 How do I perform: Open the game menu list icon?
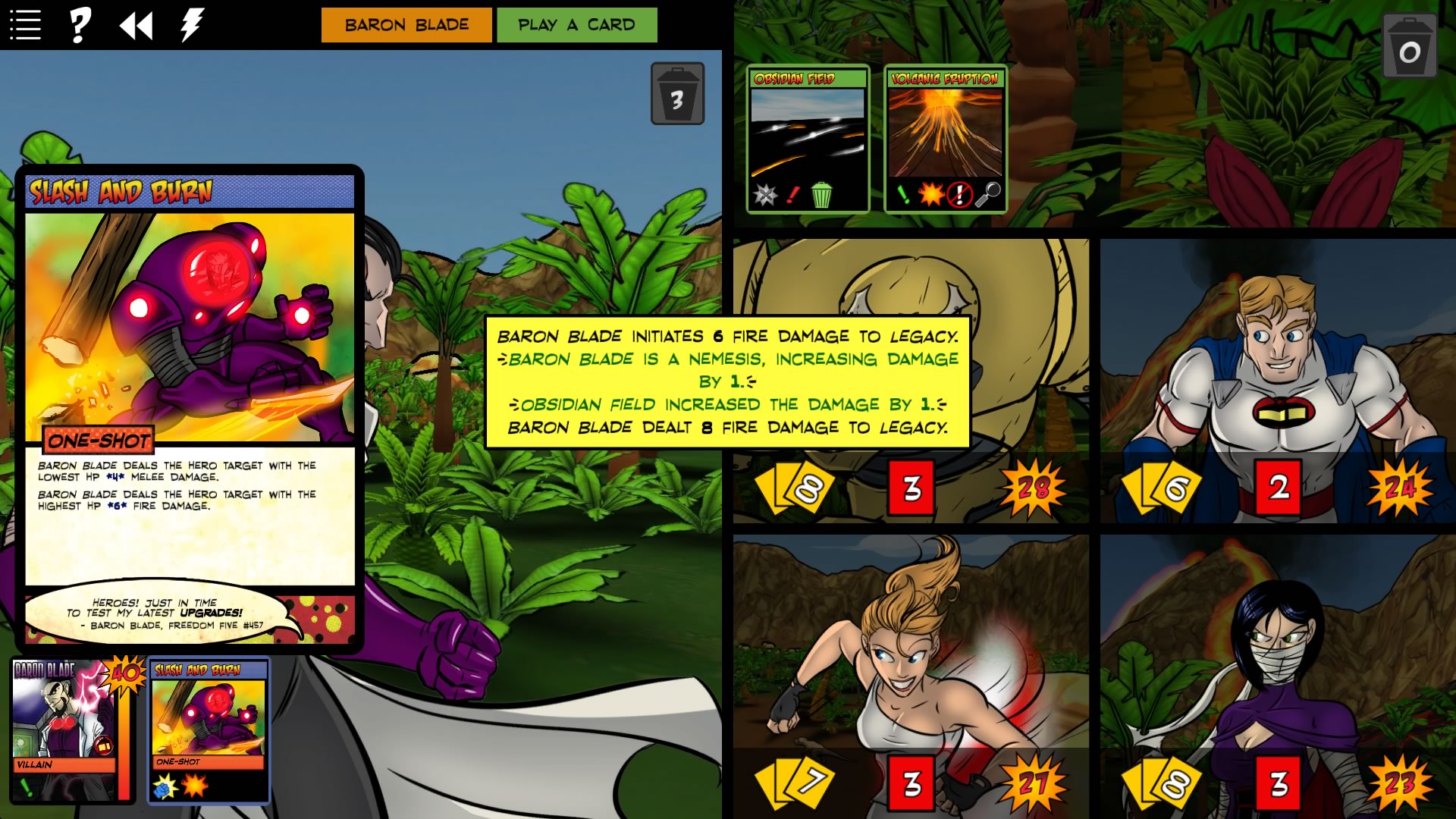[25, 24]
